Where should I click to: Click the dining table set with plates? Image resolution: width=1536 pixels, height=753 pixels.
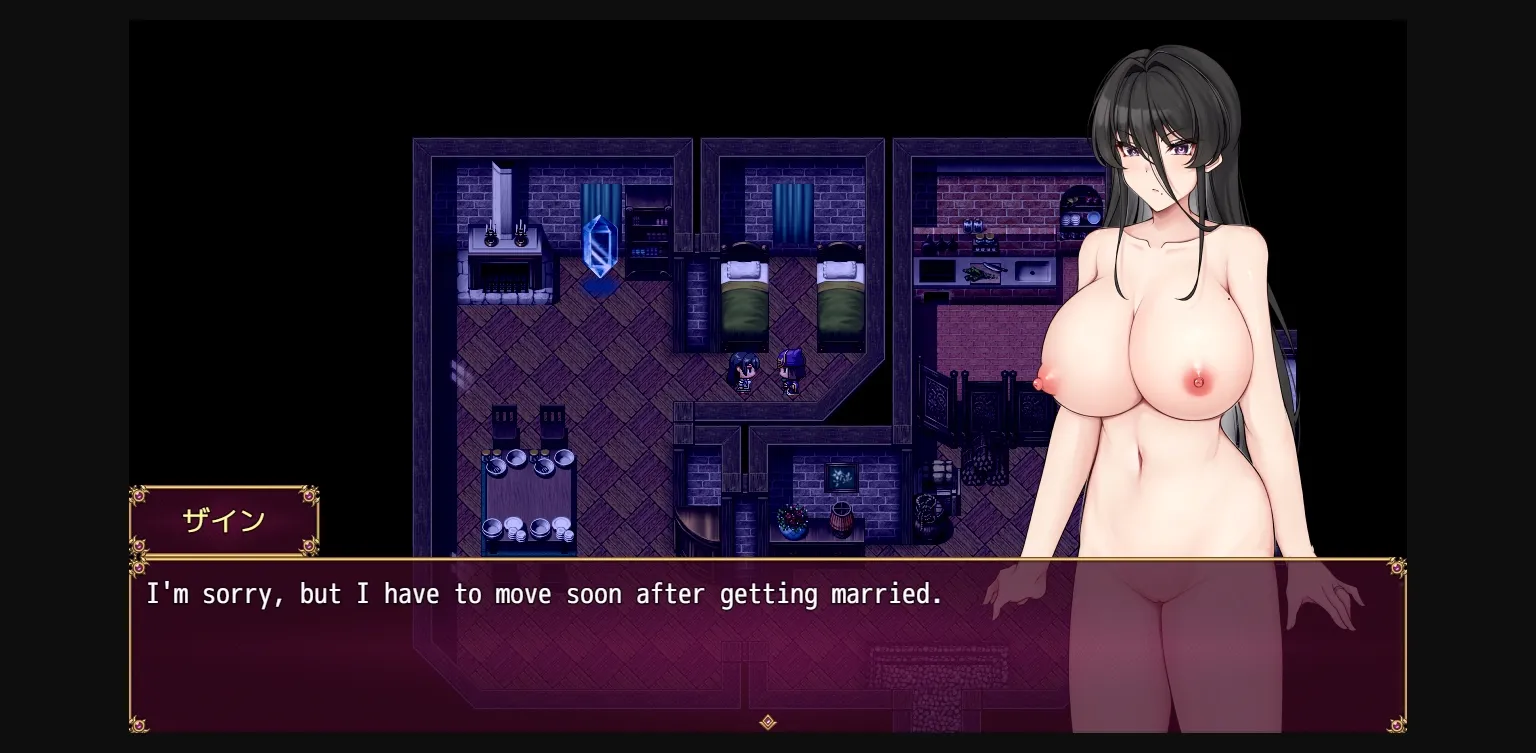click(527, 495)
